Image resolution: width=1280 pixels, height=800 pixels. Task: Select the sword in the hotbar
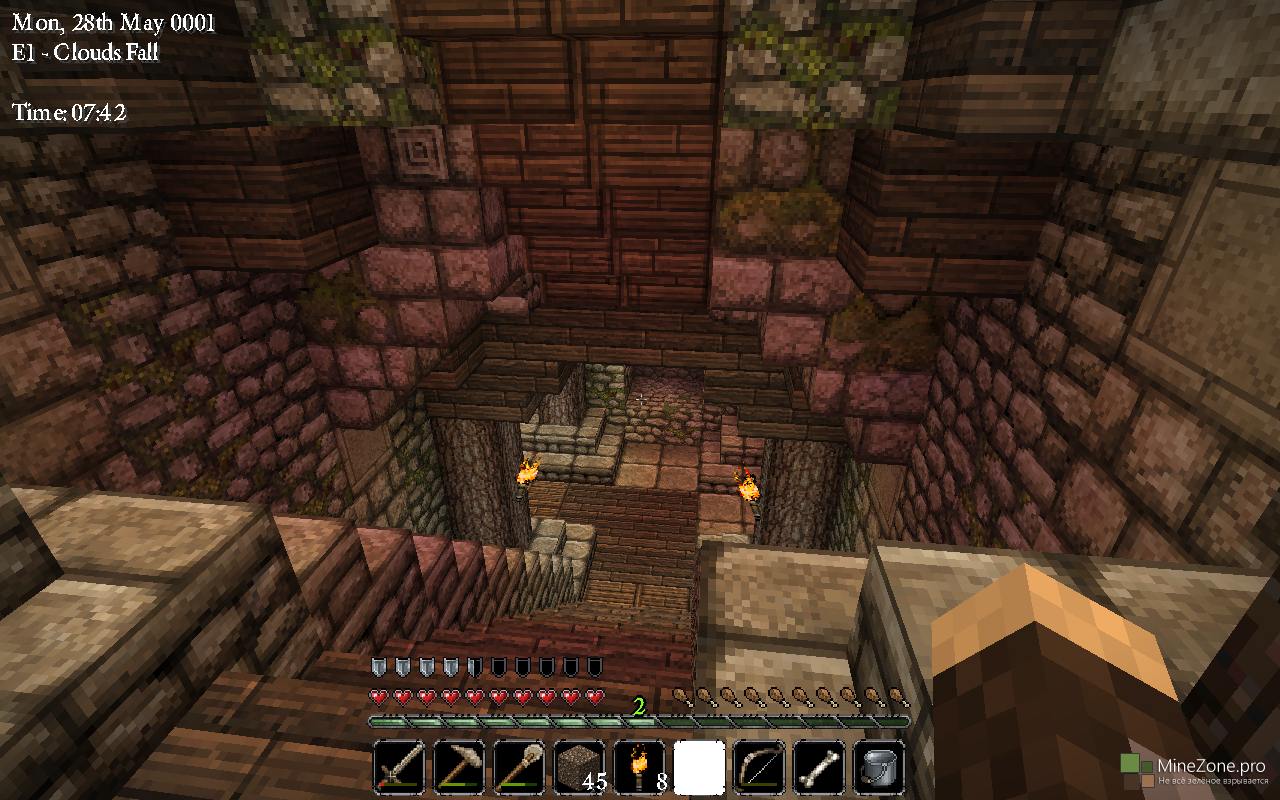[399, 768]
